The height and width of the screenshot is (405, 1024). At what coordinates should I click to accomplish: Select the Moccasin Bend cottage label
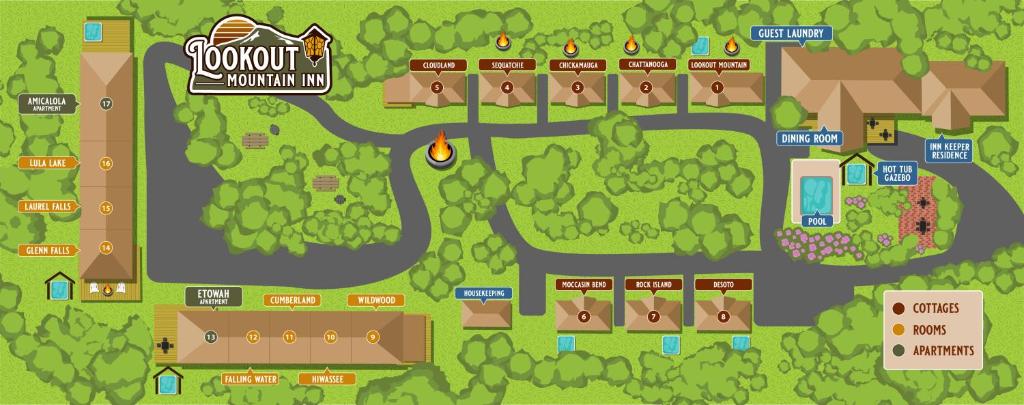coord(584,286)
